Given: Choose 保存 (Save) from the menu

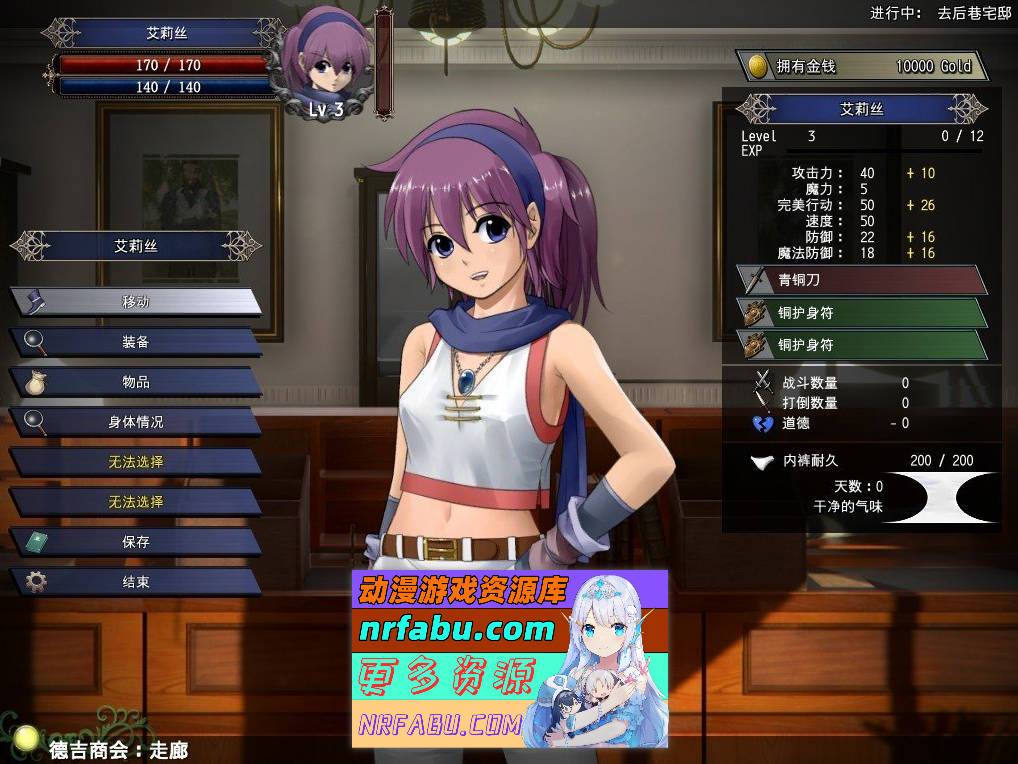Looking at the screenshot, I should pyautogui.click(x=136, y=542).
